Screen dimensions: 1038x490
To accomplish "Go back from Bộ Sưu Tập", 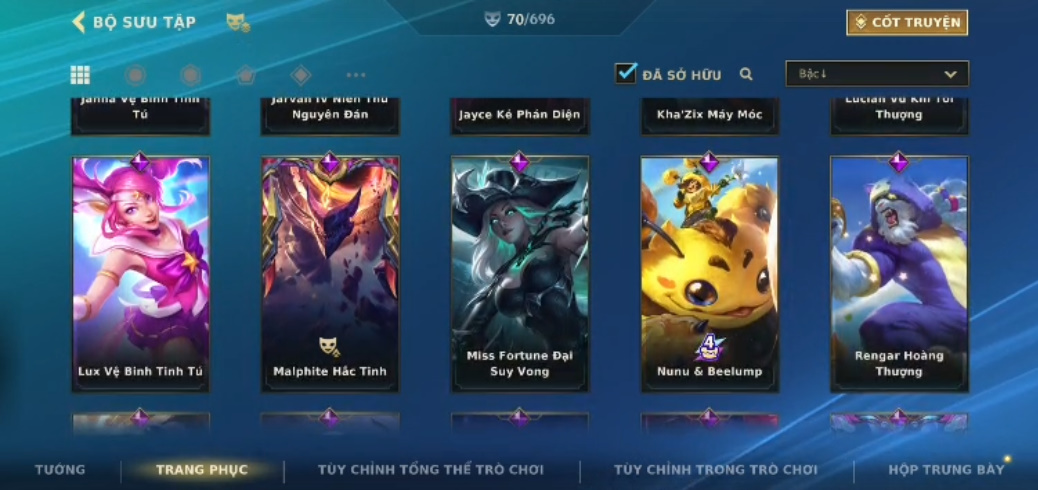I will point(79,22).
